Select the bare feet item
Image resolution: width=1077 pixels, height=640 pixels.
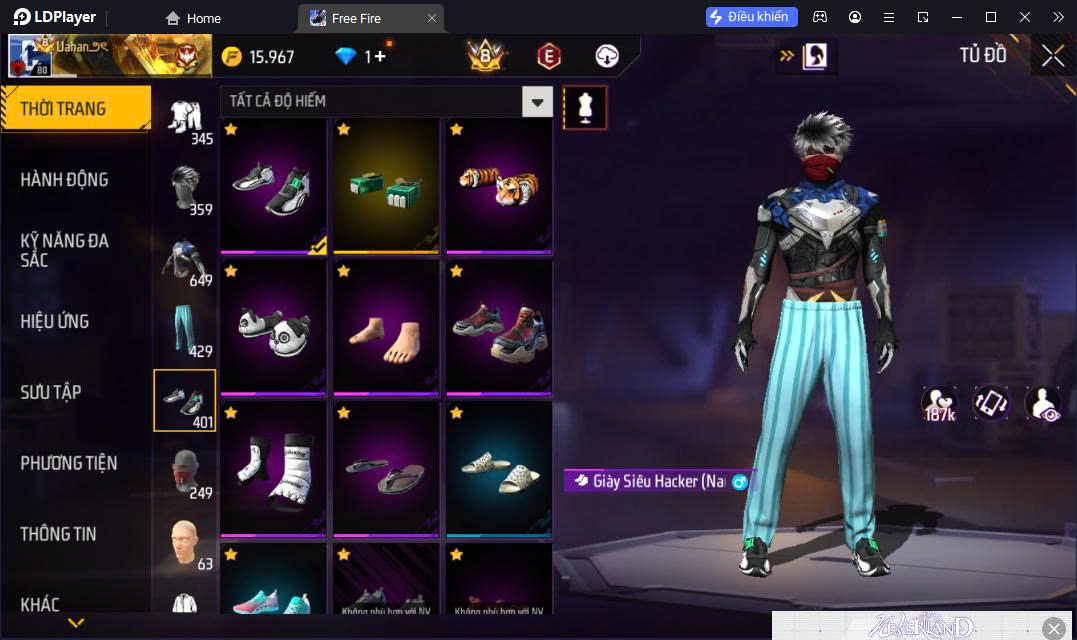(x=386, y=327)
